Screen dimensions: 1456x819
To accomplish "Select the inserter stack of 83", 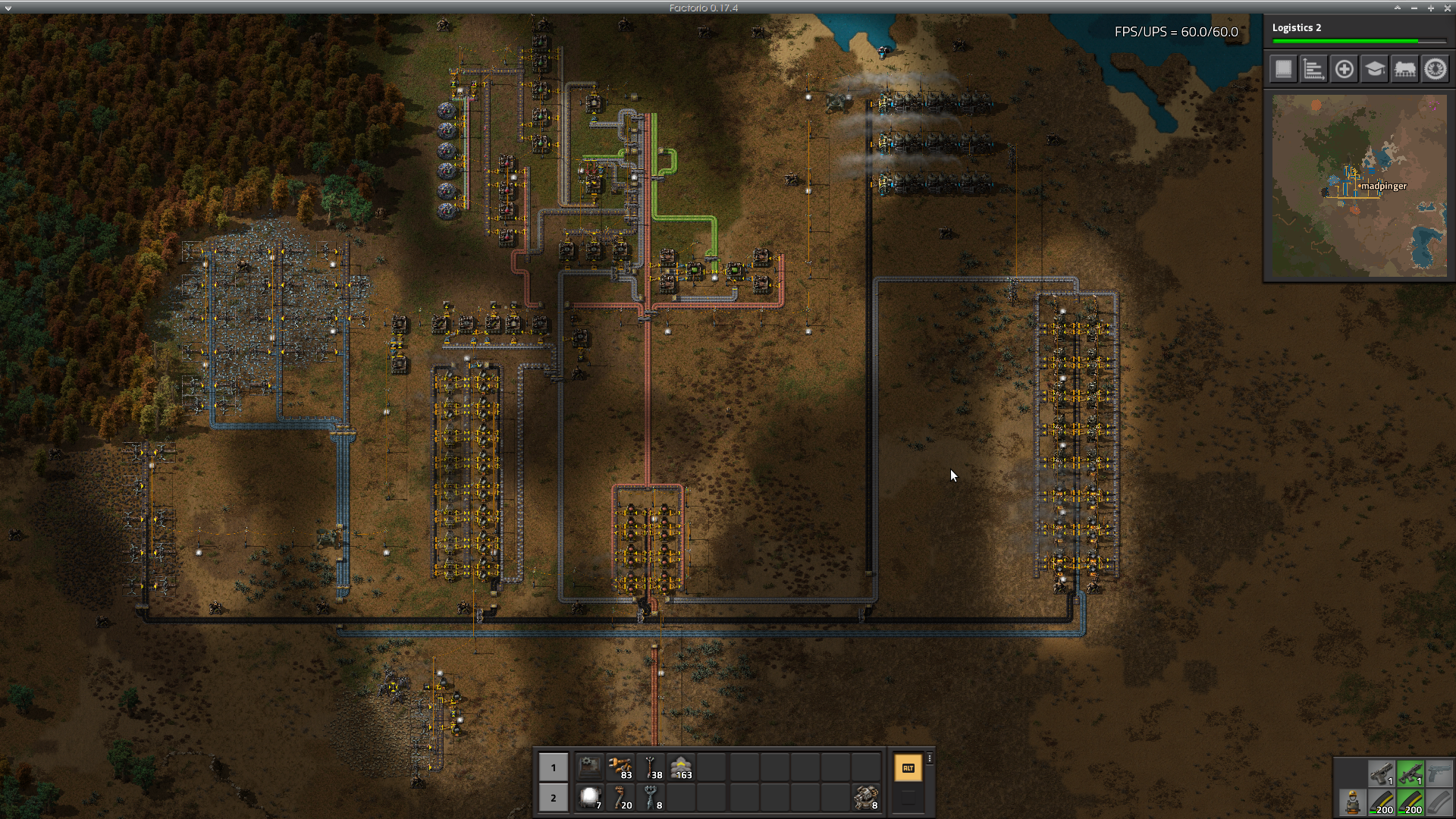I will pos(620,767).
